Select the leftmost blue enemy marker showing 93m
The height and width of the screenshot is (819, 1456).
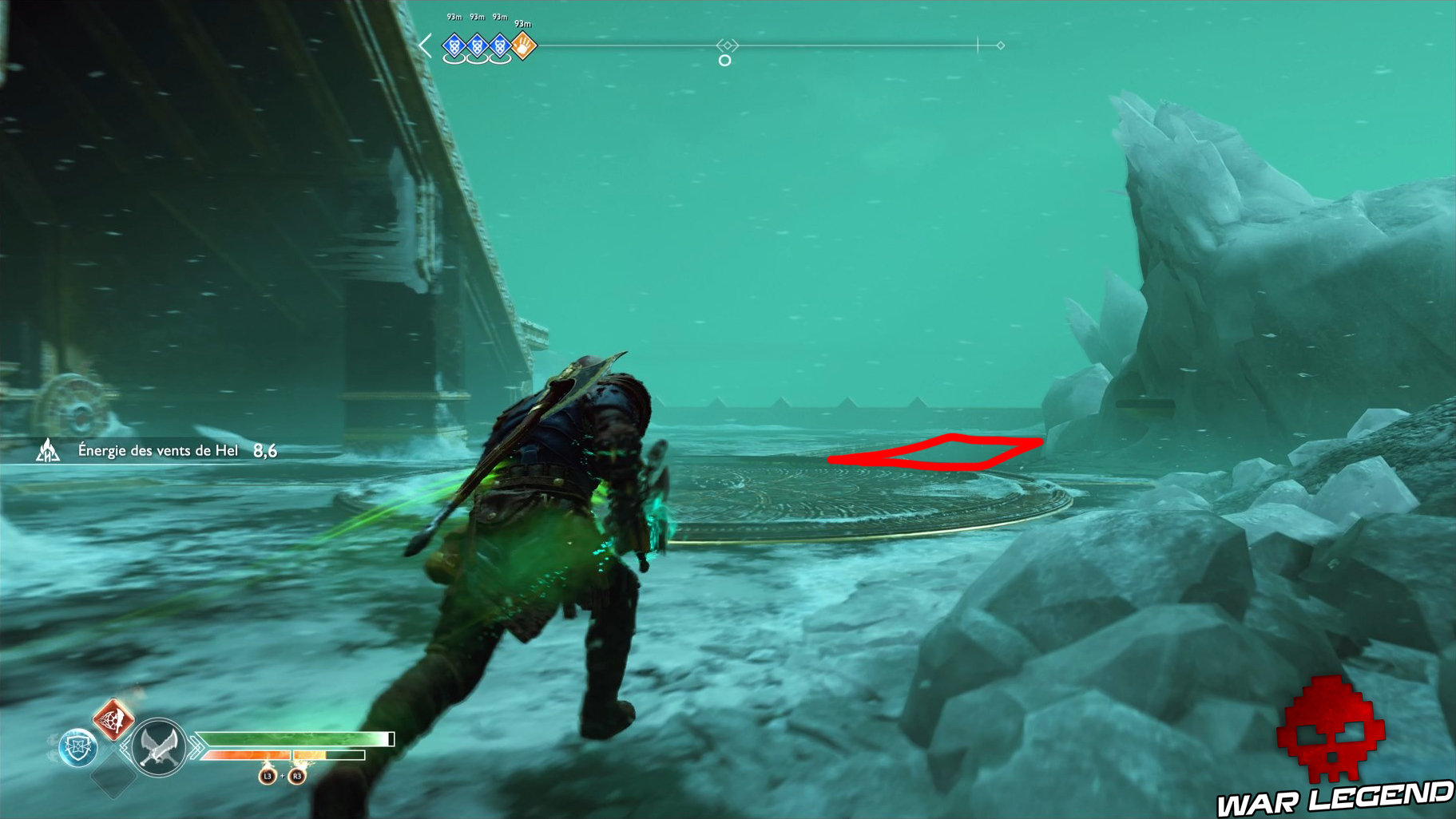[x=454, y=47]
